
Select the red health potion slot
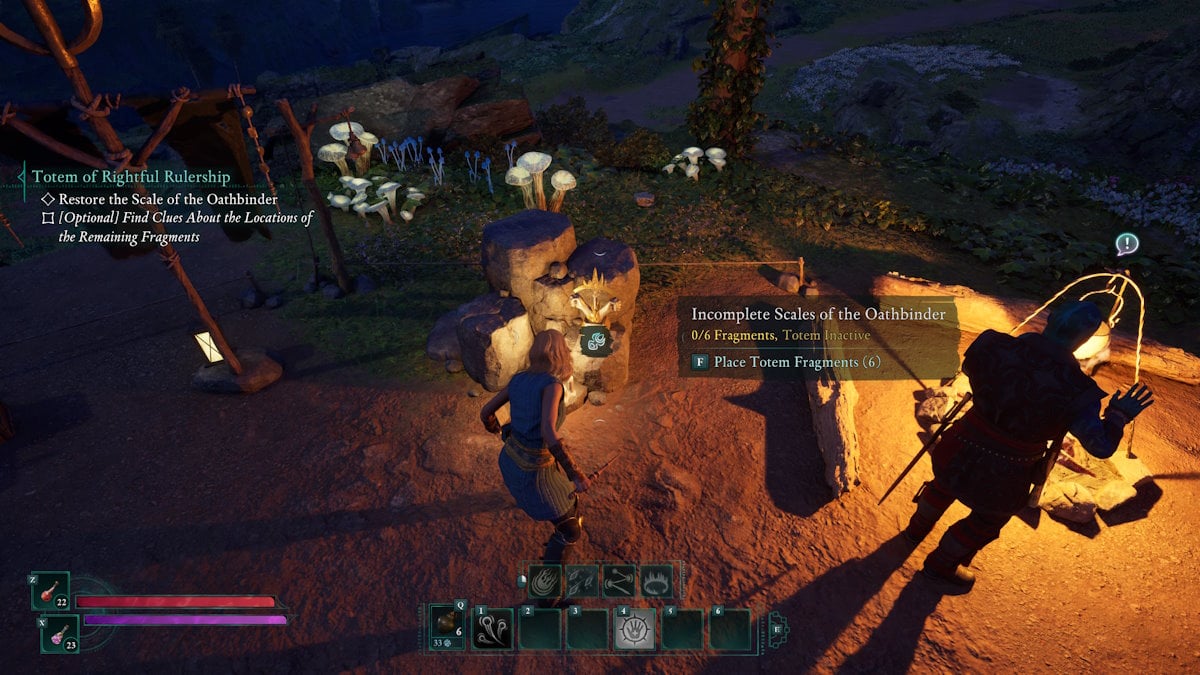click(49, 592)
